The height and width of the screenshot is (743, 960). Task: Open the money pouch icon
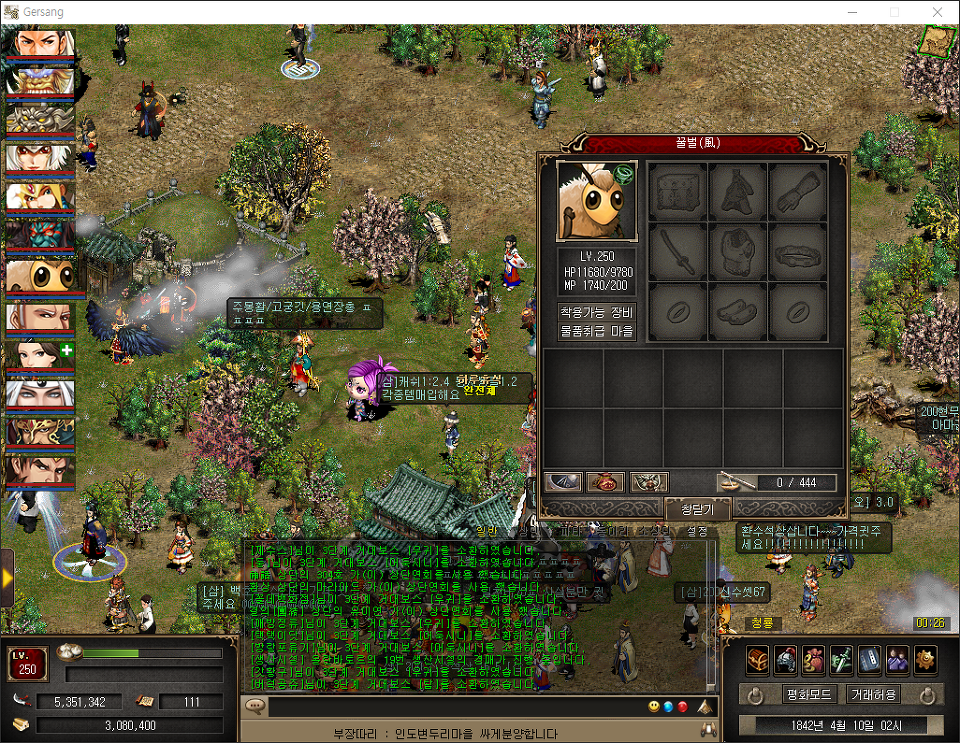(x=814, y=659)
